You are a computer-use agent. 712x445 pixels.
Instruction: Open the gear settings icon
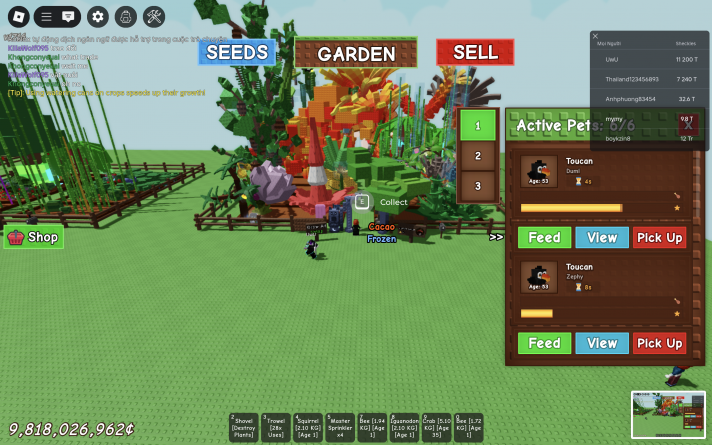pyautogui.click(x=97, y=16)
